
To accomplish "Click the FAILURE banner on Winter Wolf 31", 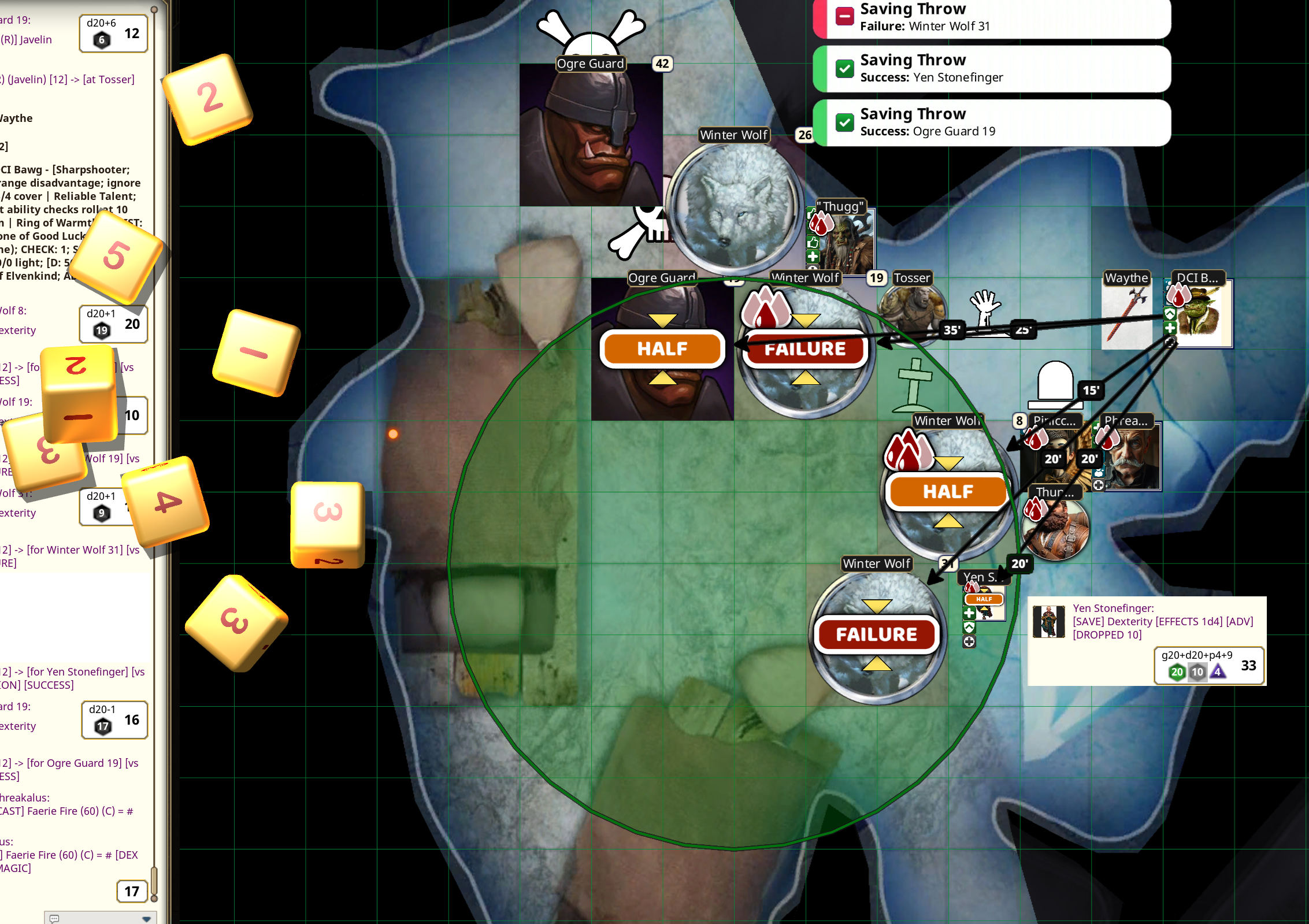I will coord(877,634).
